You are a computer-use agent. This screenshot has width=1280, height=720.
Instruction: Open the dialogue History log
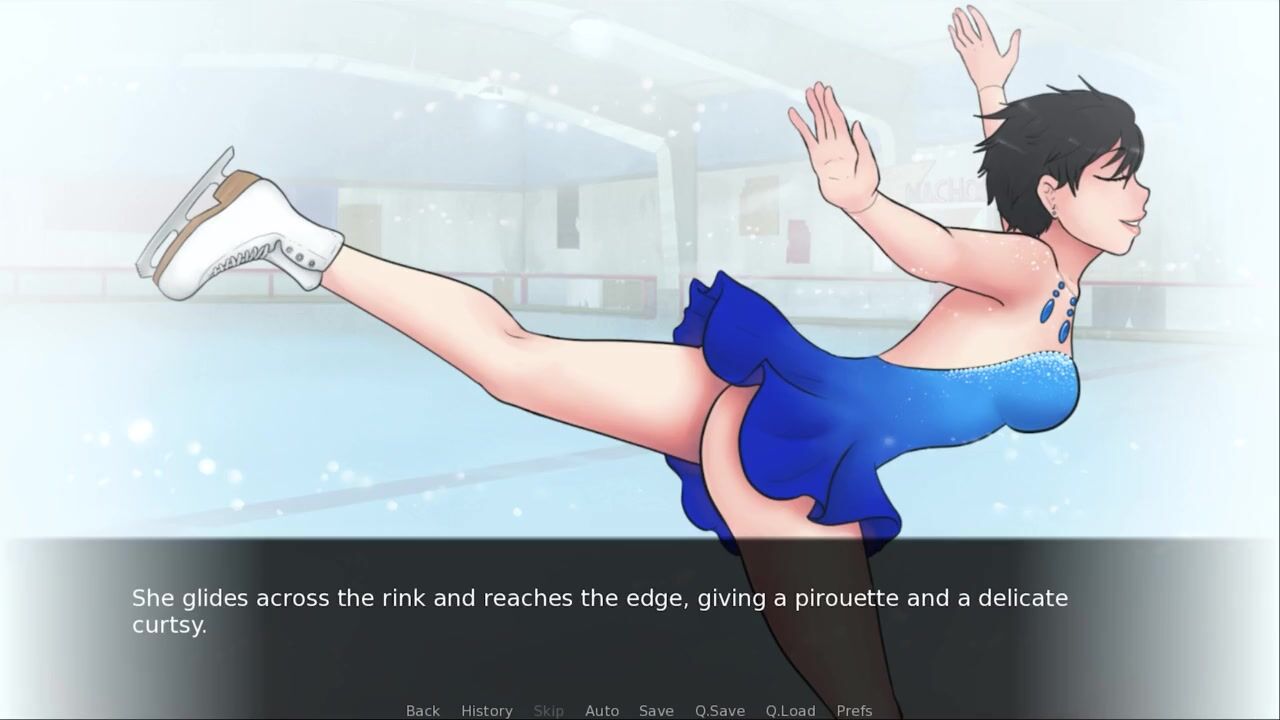[x=486, y=710]
